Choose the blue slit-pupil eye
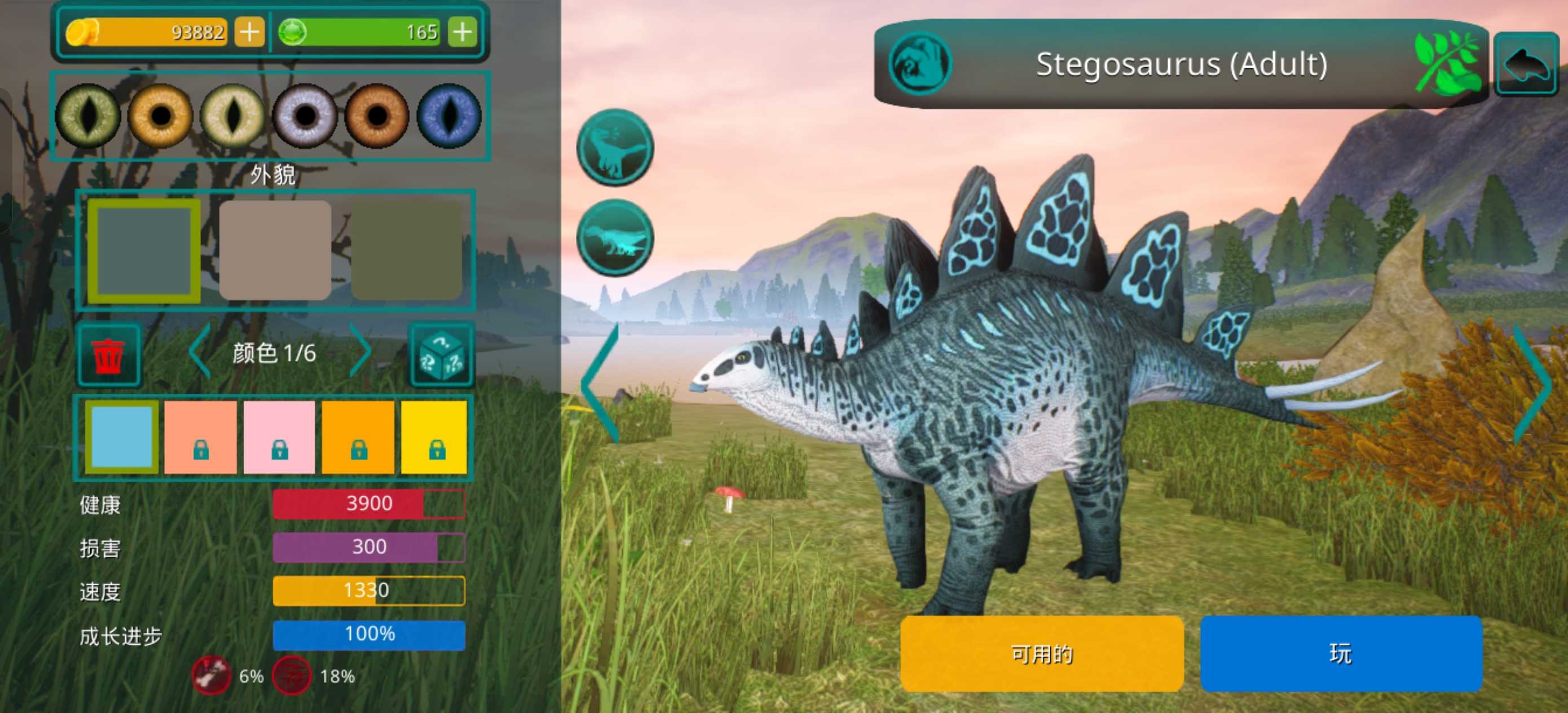This screenshot has height=713, width=1568. click(x=448, y=116)
